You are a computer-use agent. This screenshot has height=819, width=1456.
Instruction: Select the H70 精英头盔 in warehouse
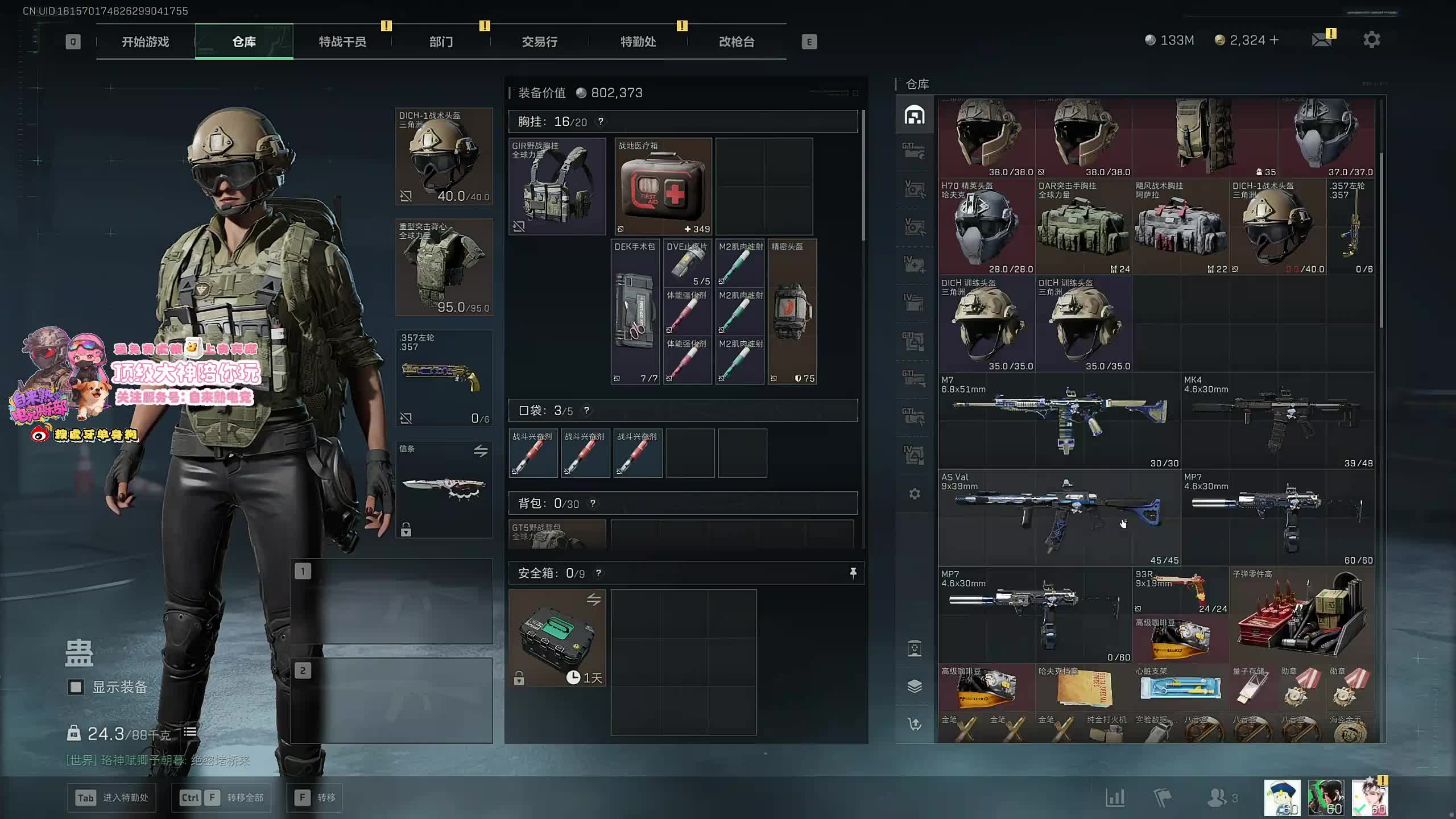coord(986,227)
